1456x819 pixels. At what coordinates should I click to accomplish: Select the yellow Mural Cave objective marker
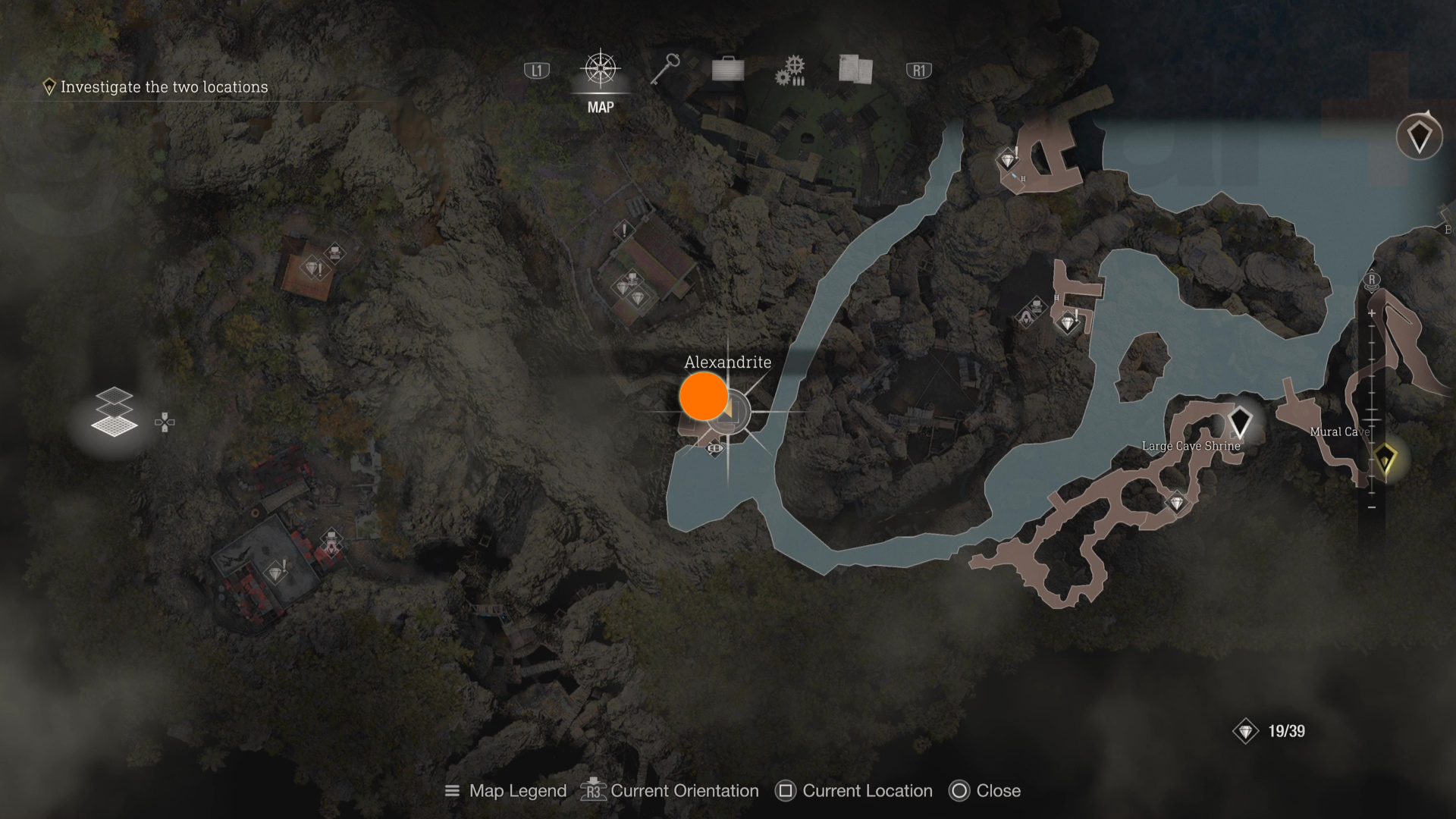(1385, 458)
